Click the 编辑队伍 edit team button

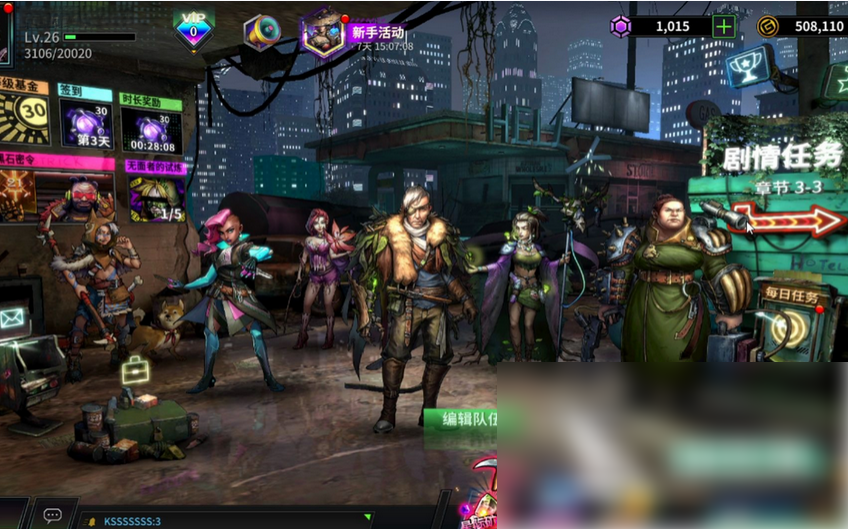(461, 419)
